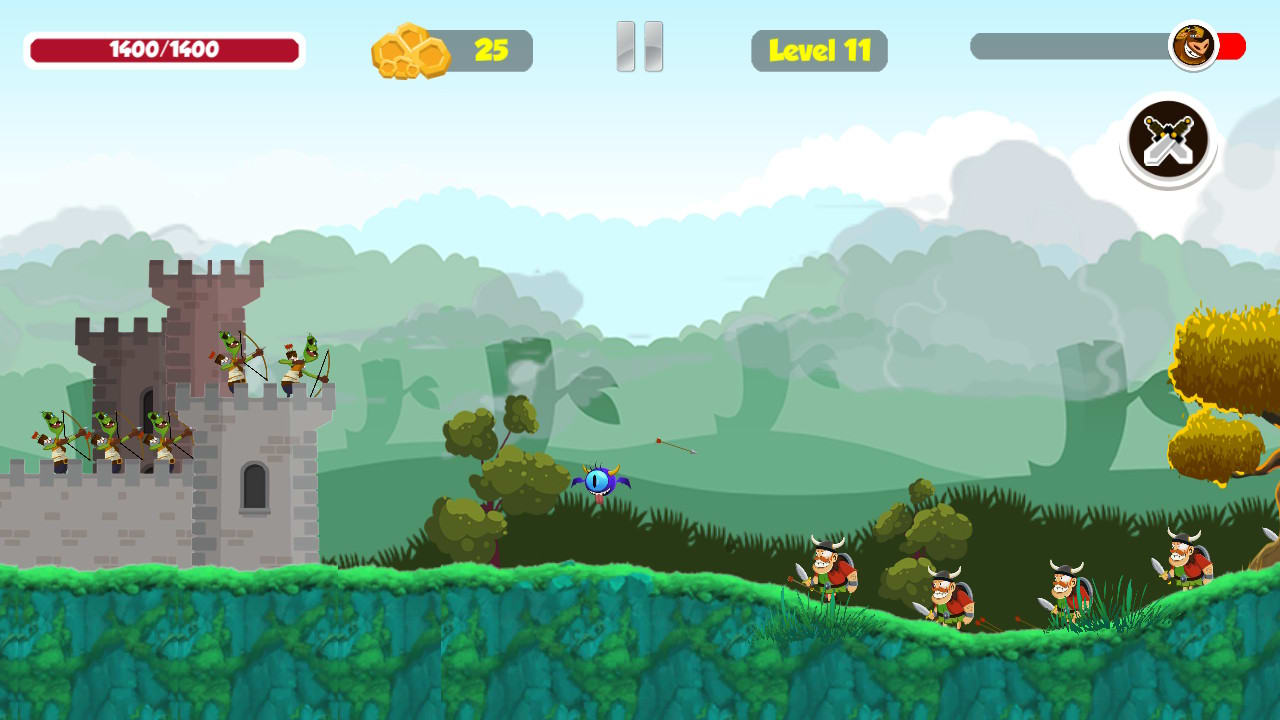
Task: Tap the flying blue one-eyed monster
Action: (x=601, y=480)
